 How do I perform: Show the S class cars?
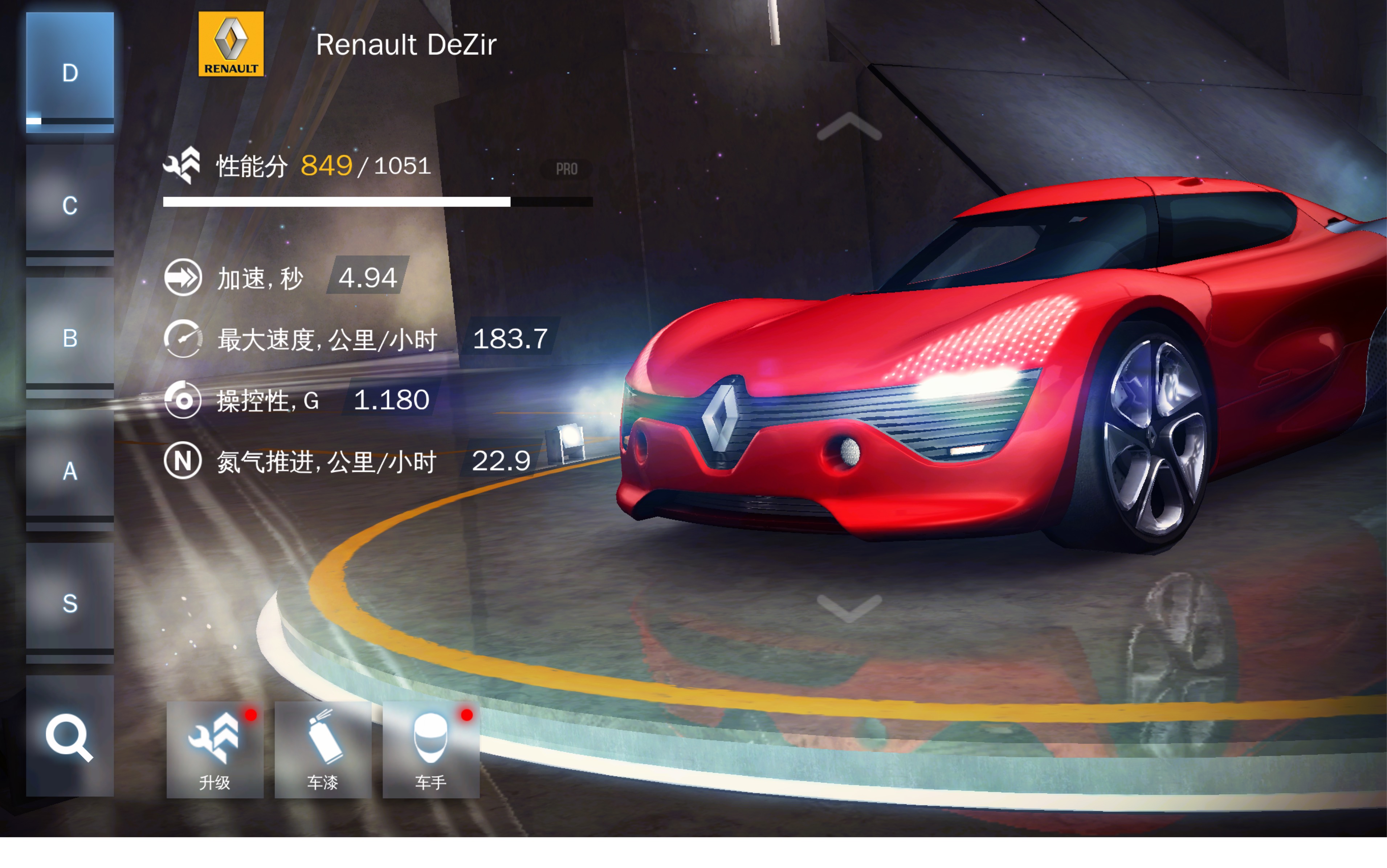(x=69, y=603)
